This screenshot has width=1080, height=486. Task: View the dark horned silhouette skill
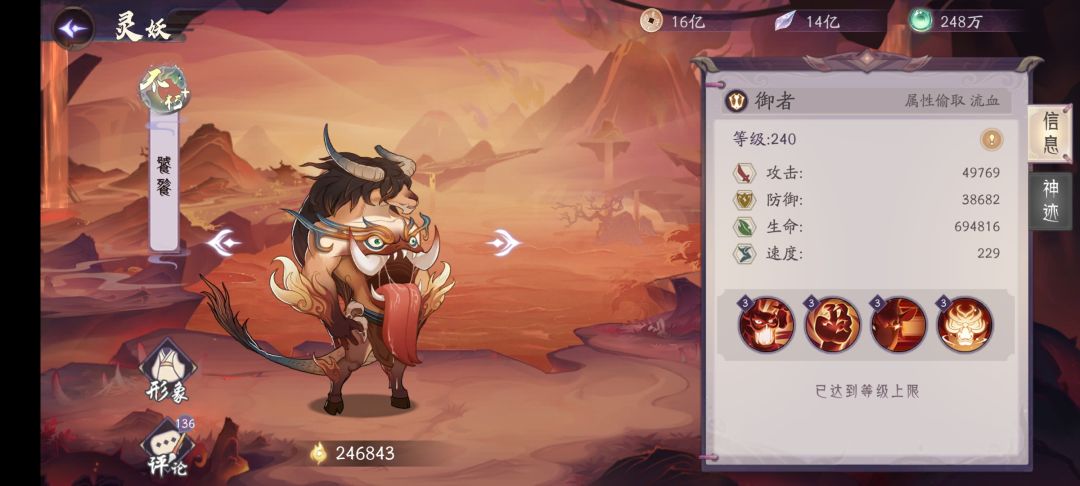898,324
